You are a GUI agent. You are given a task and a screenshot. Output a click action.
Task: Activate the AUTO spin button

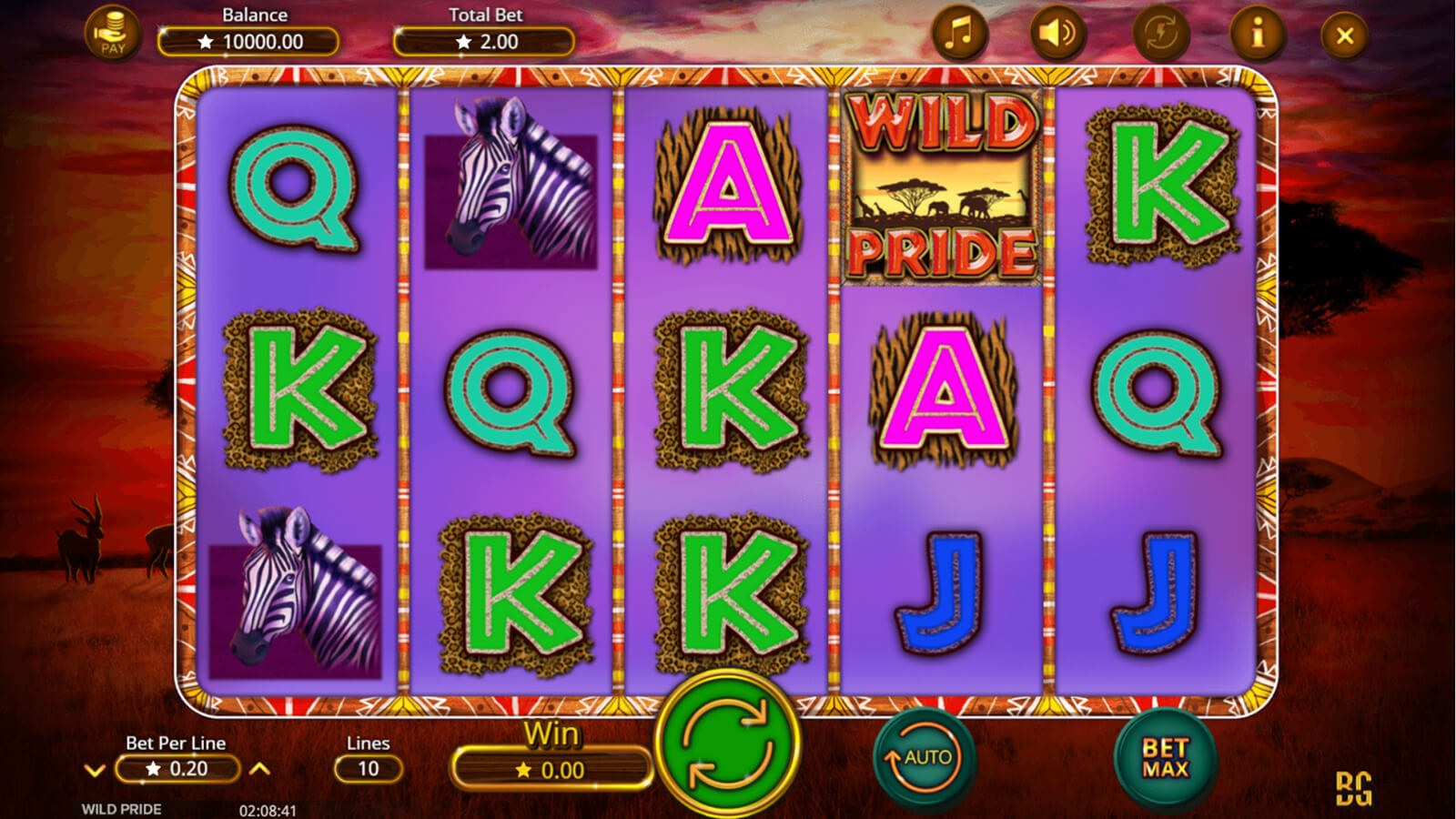click(x=925, y=758)
